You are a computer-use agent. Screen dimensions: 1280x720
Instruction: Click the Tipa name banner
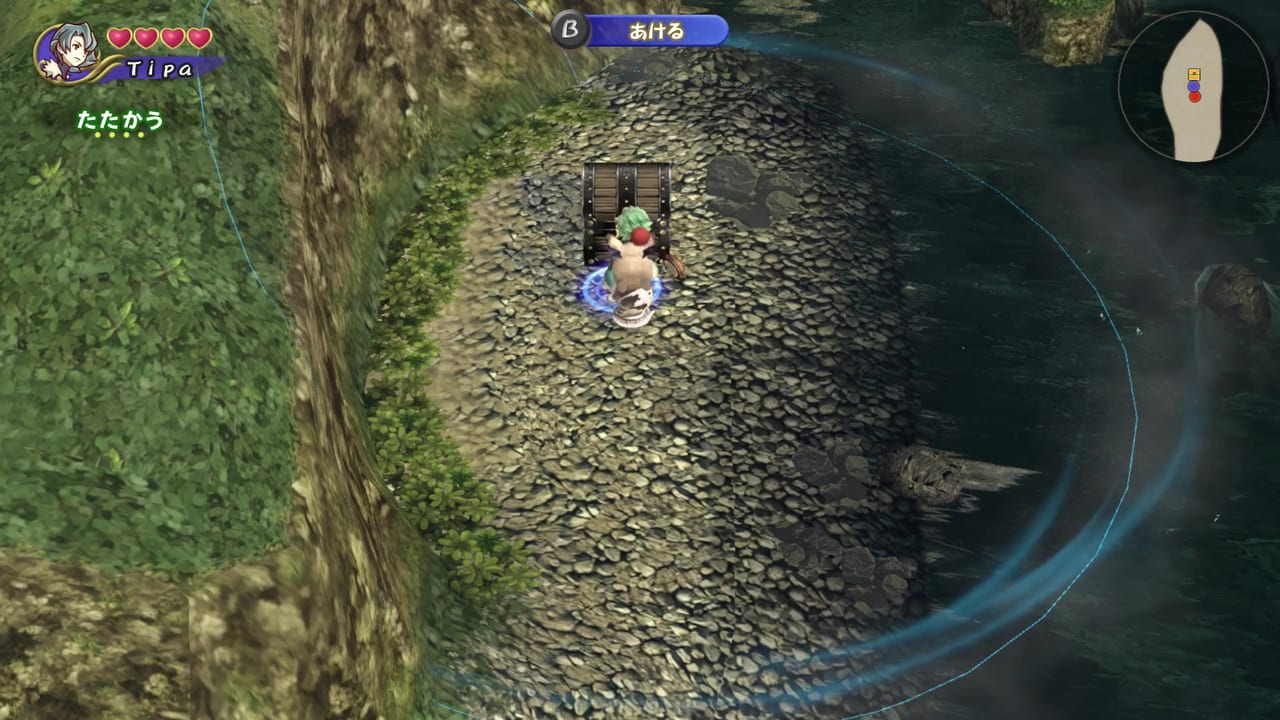coord(160,67)
